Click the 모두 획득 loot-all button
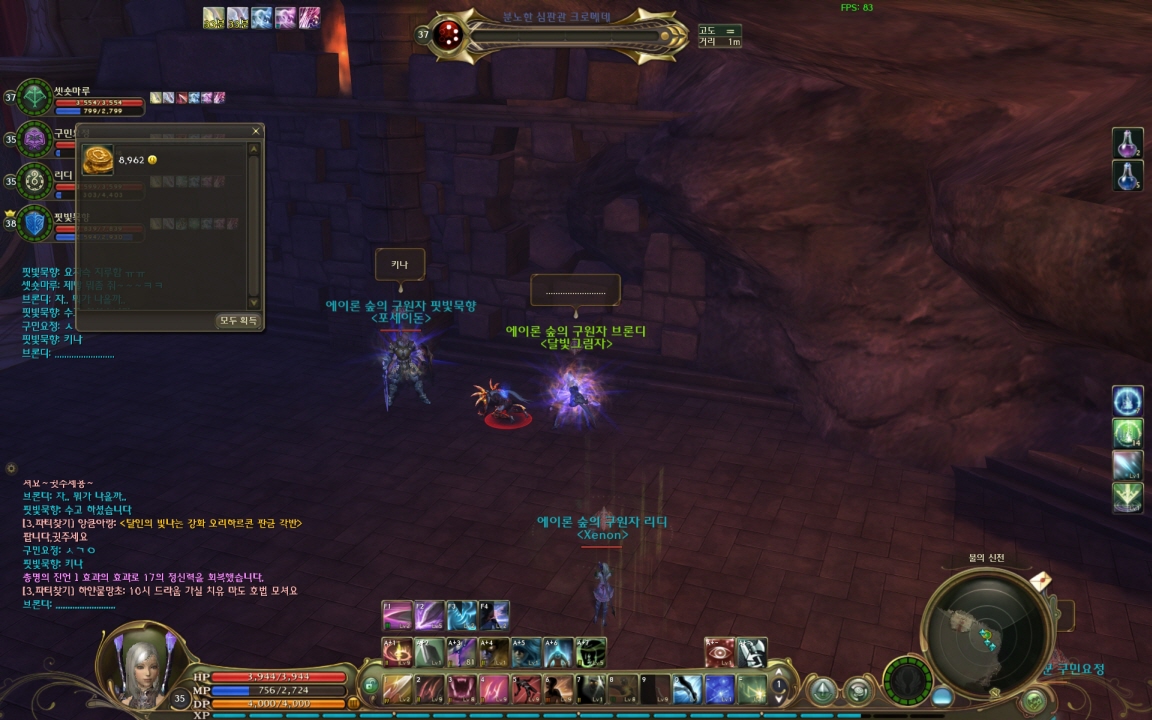This screenshot has height=720, width=1152. pos(239,320)
